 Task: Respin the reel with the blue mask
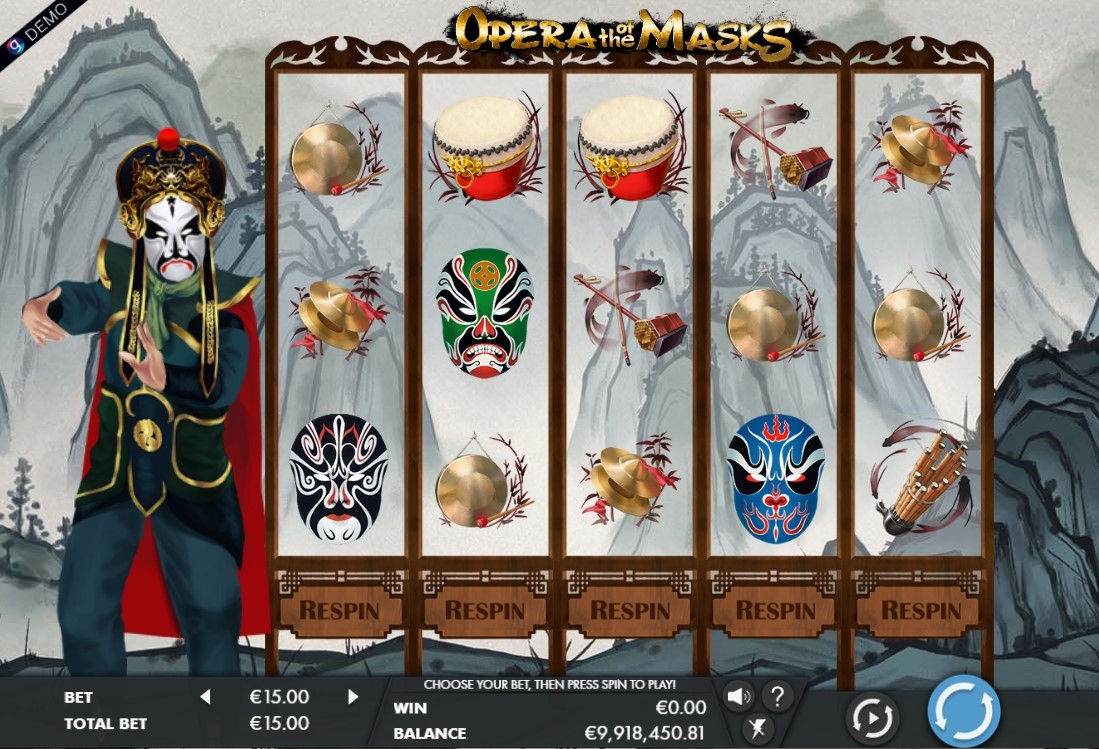click(776, 609)
